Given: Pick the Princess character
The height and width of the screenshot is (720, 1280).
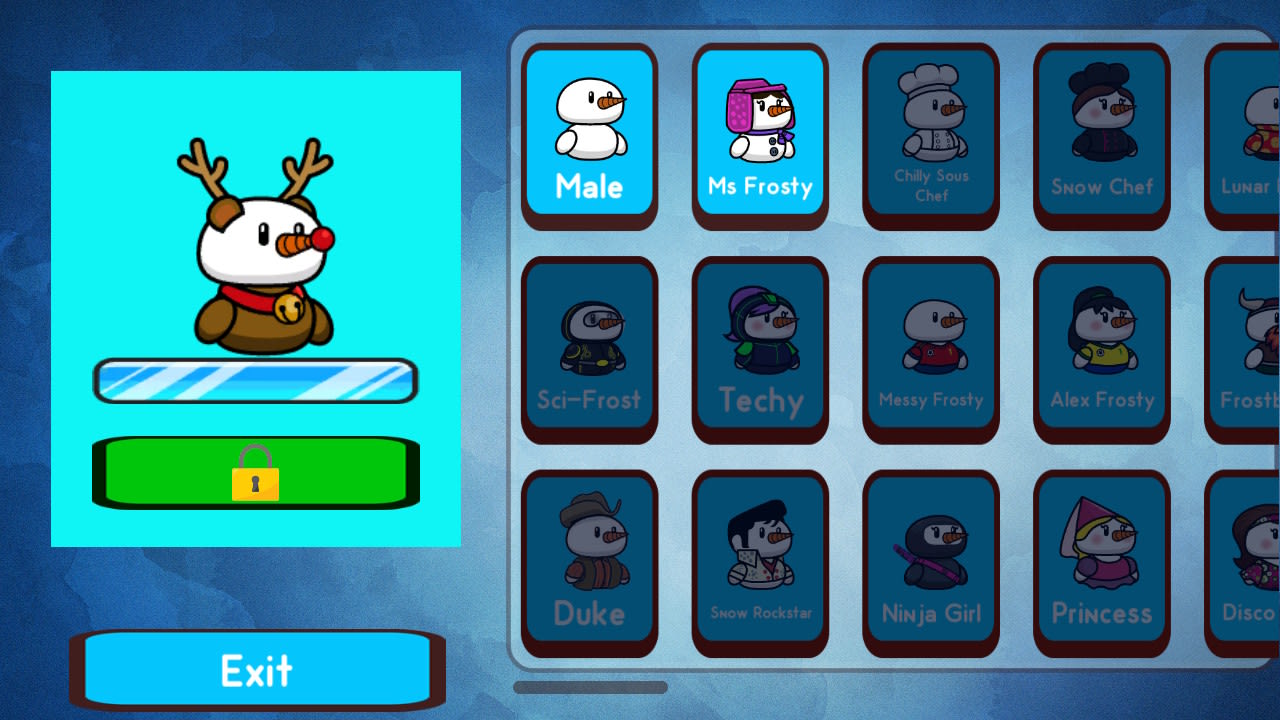Looking at the screenshot, I should coord(1101,562).
